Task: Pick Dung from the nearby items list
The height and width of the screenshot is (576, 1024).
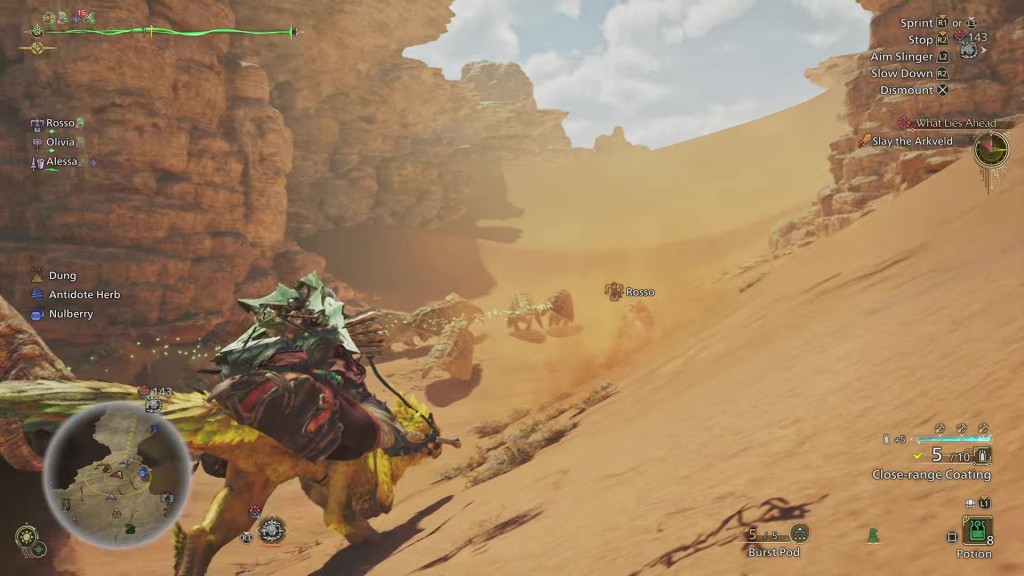Action: [62, 276]
